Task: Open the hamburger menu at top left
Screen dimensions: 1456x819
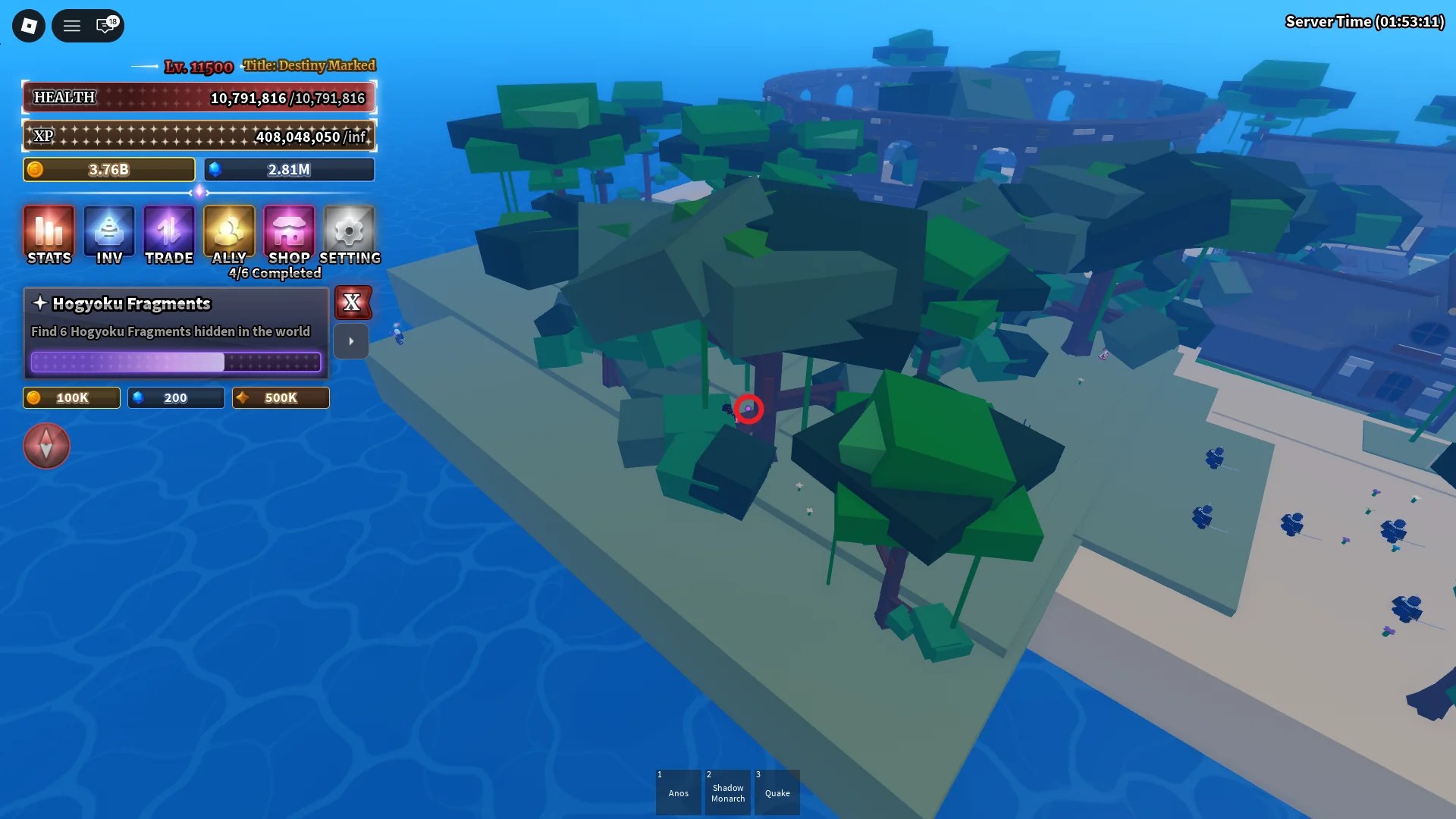Action: tap(72, 25)
